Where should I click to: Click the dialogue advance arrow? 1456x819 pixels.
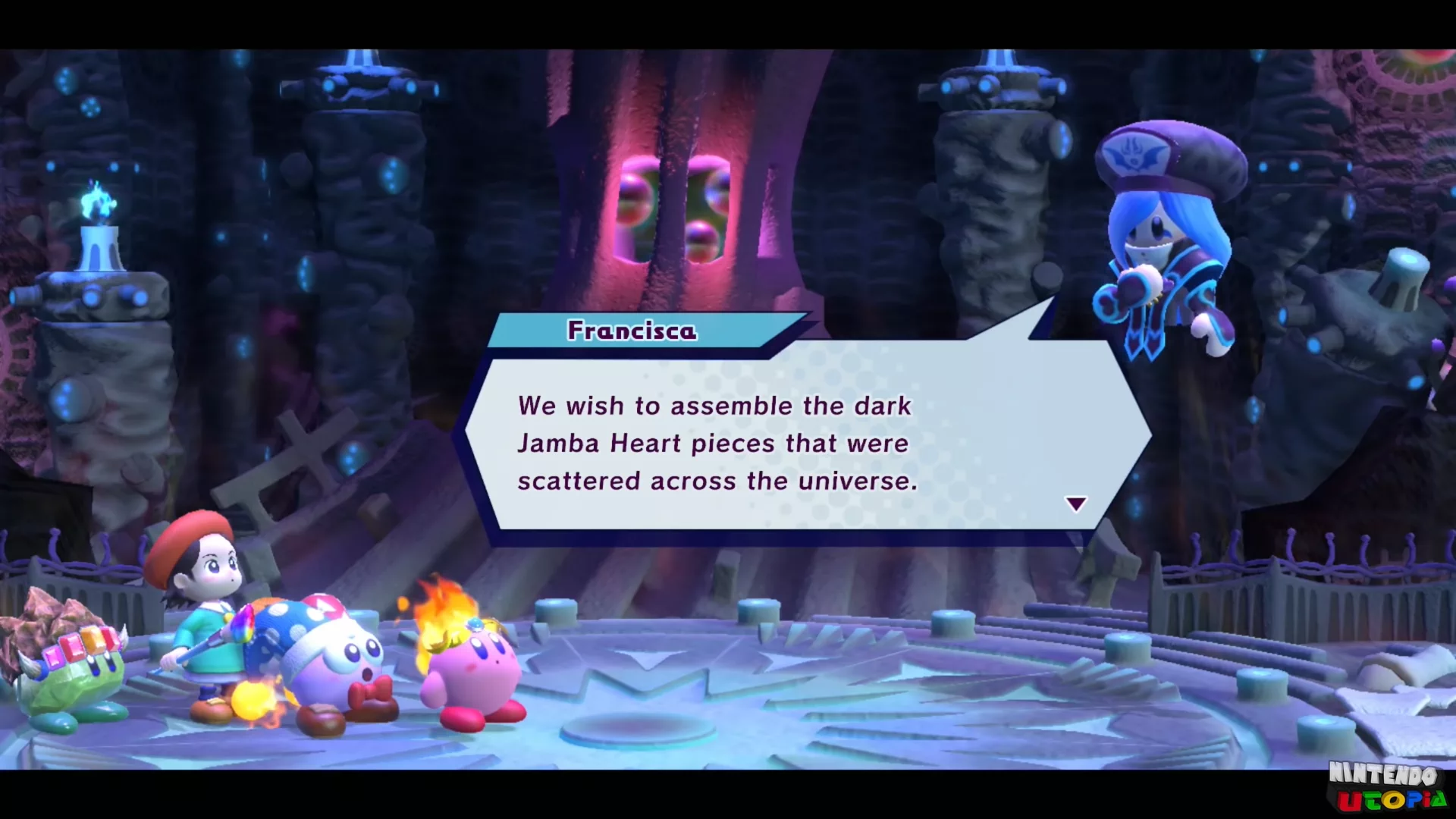(1075, 503)
